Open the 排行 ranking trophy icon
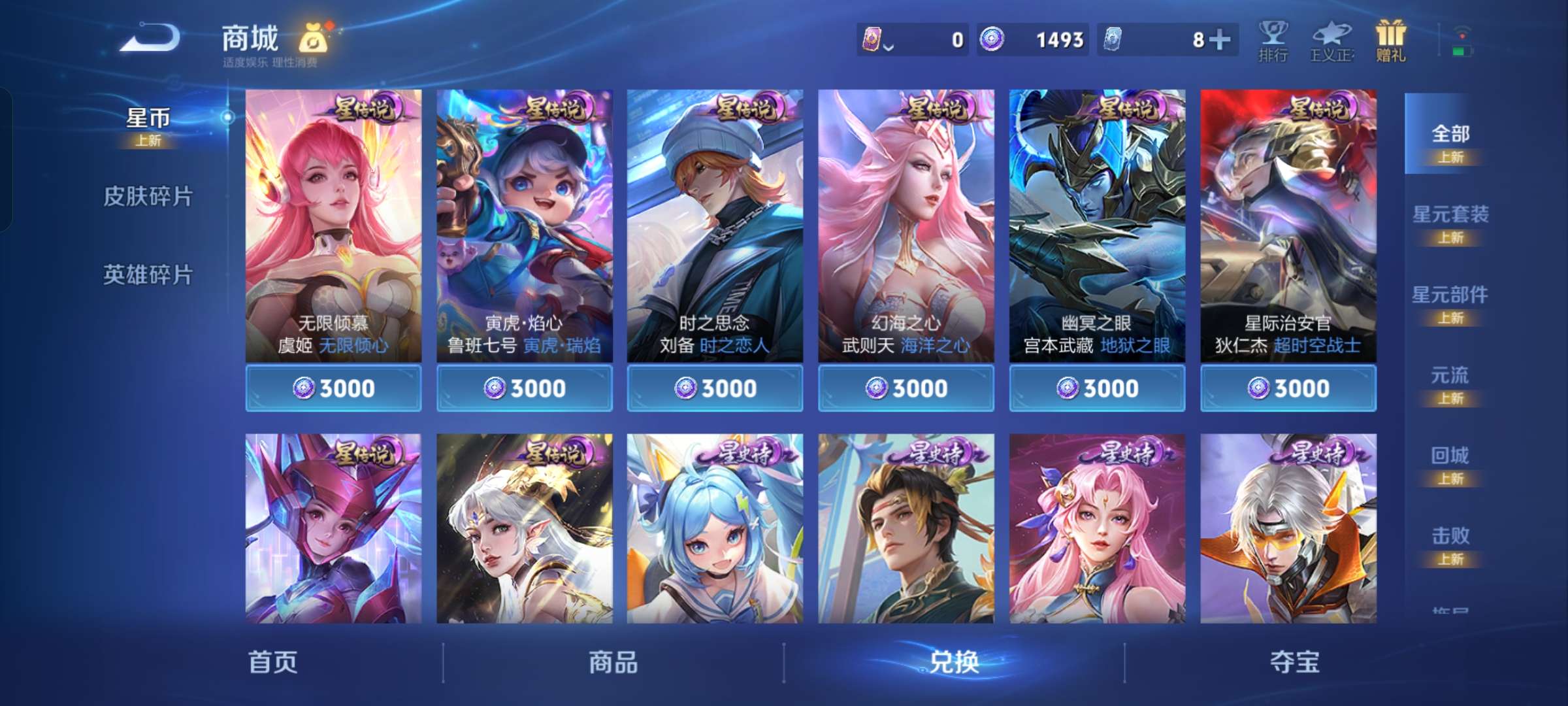The image size is (1568, 706). click(1271, 41)
